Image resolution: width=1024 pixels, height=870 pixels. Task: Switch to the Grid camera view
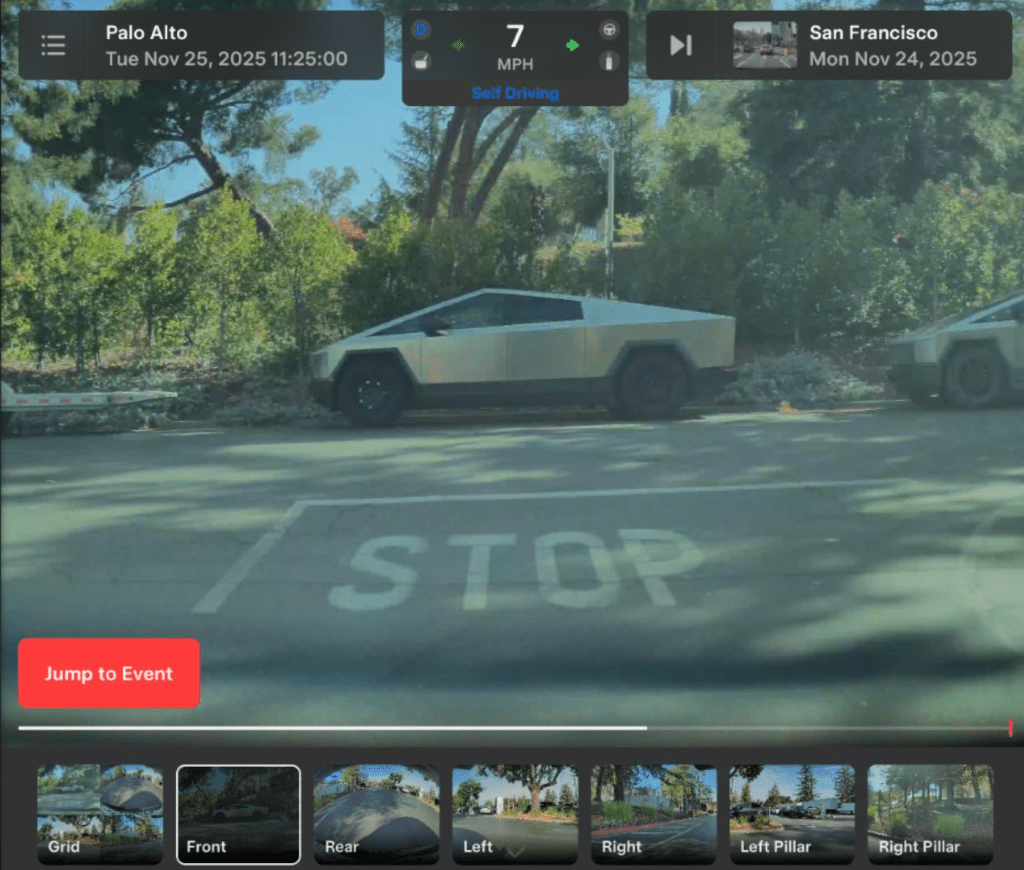100,814
